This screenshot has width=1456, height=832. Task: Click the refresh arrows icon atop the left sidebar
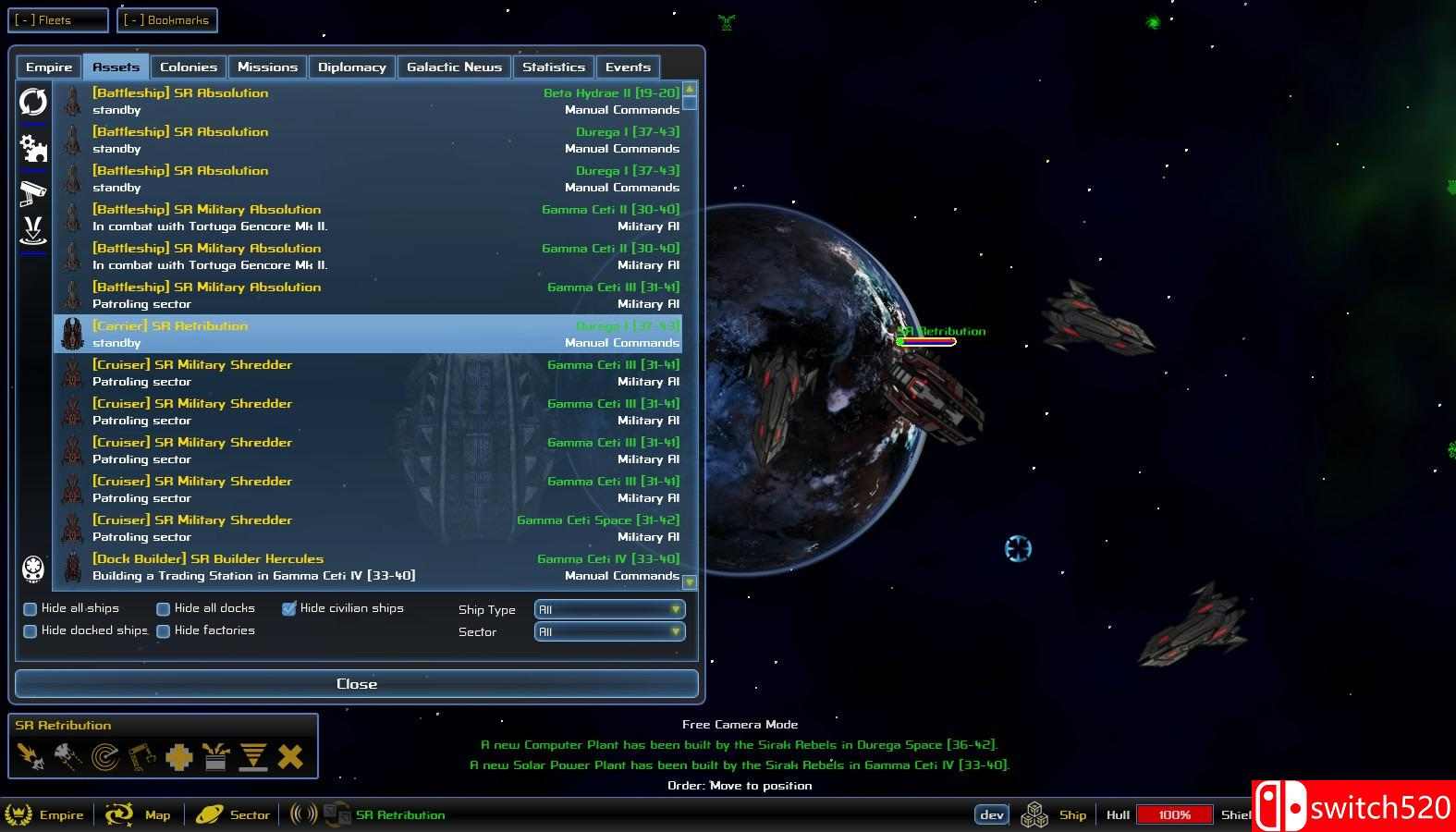33,104
